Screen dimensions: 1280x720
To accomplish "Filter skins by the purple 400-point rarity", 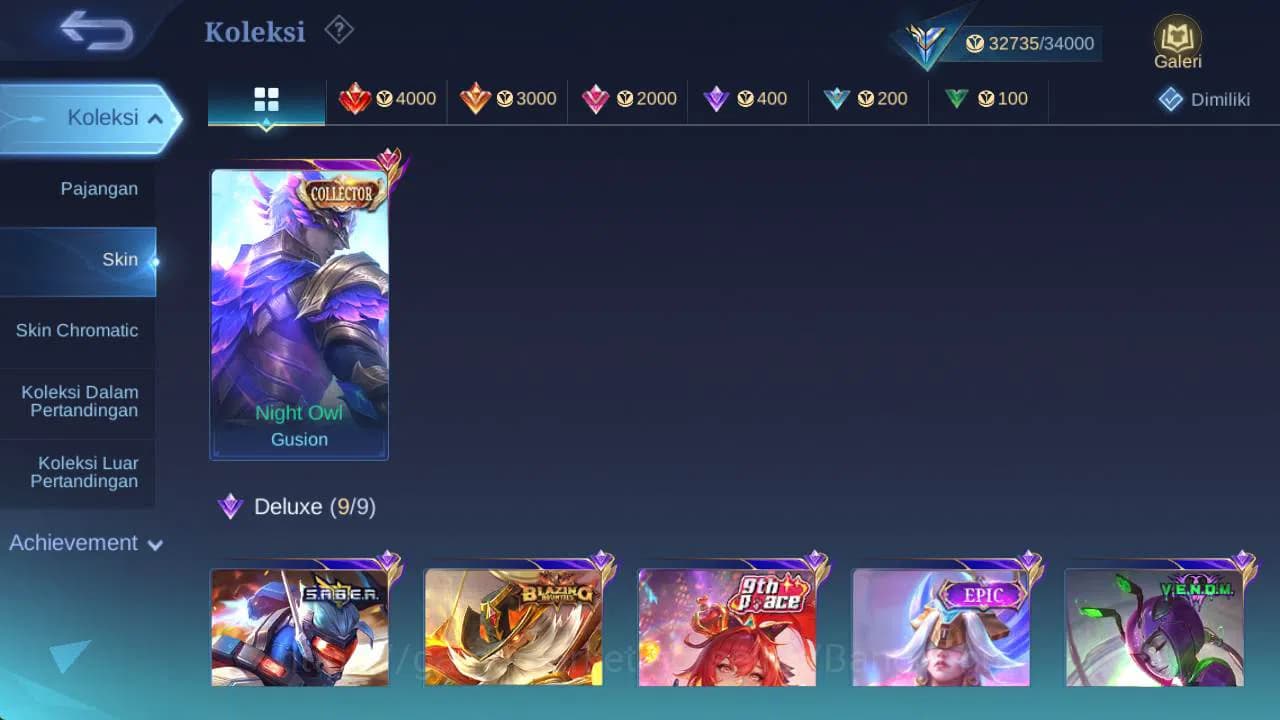I will tap(750, 99).
